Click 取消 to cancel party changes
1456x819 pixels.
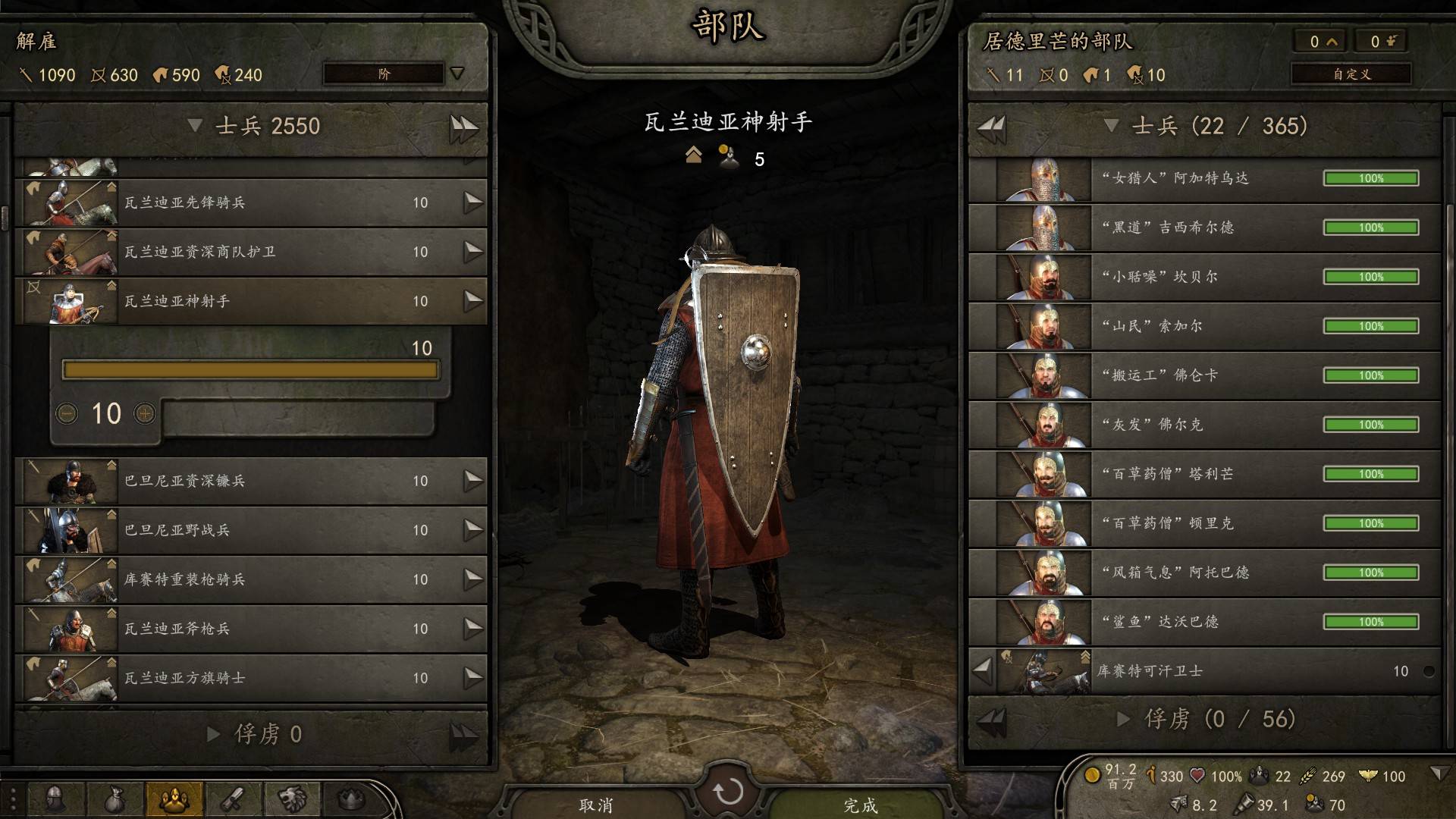(595, 805)
